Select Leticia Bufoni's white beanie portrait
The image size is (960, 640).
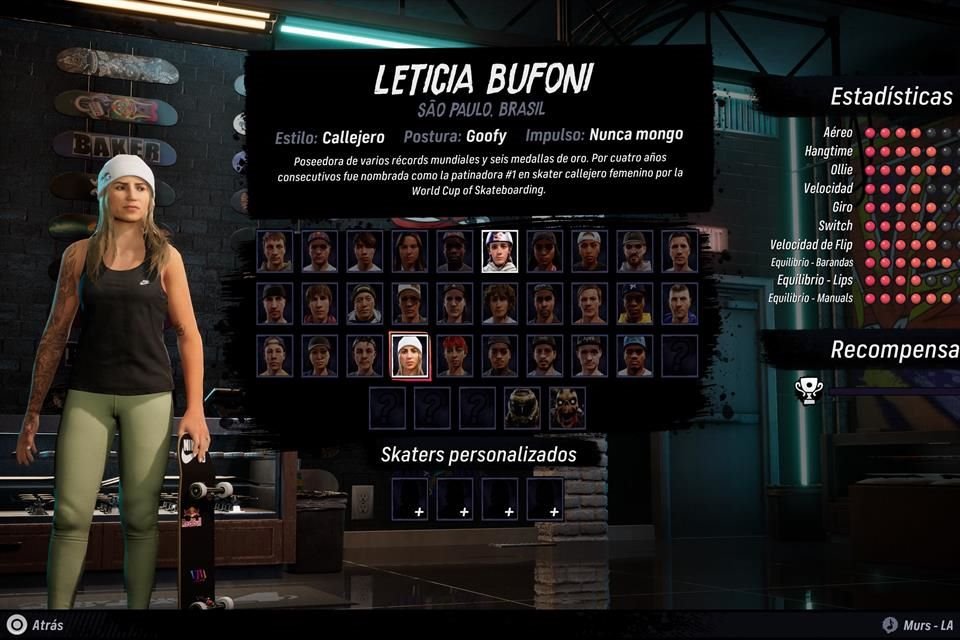coord(409,356)
